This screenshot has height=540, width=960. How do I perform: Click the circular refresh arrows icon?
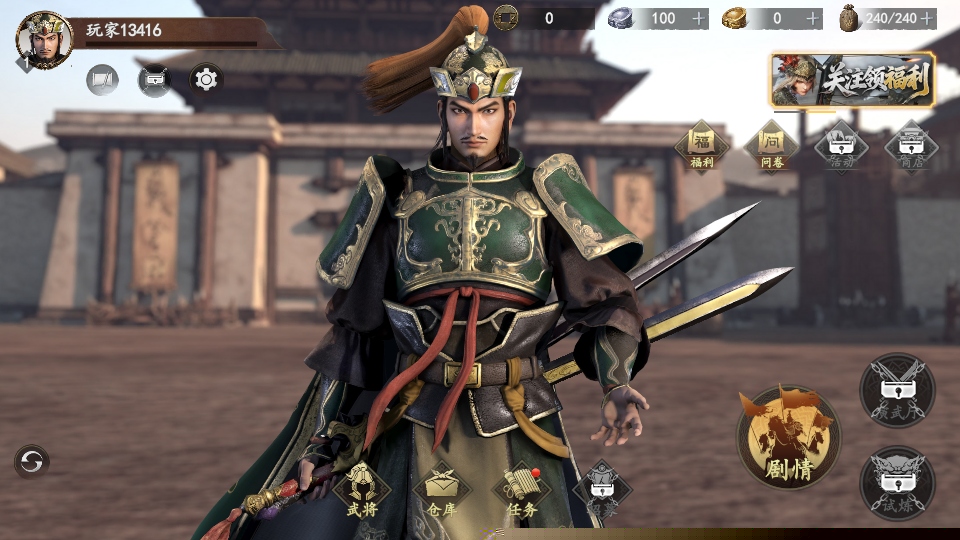(32, 461)
